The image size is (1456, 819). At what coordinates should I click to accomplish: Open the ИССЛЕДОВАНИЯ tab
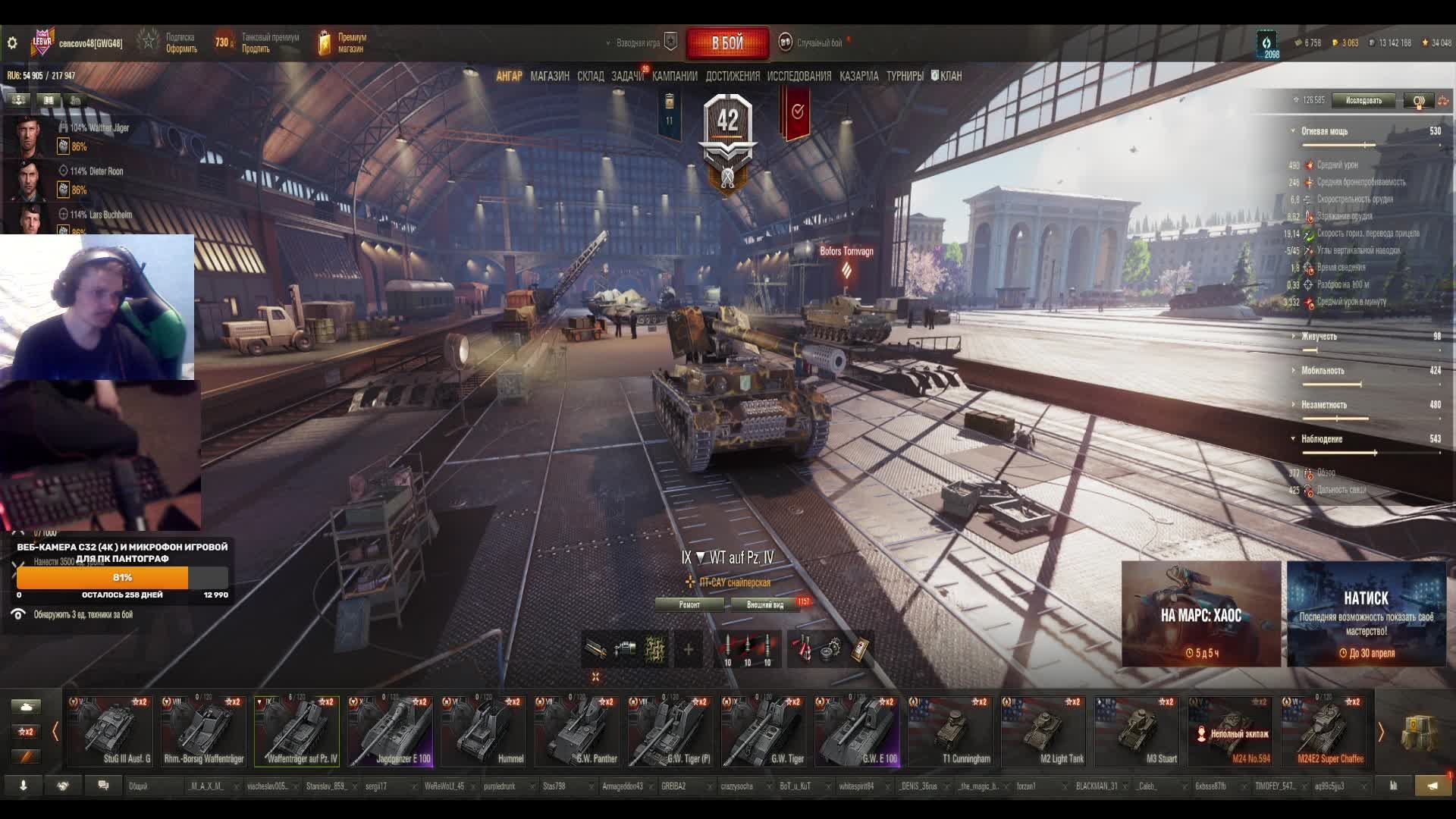[799, 76]
